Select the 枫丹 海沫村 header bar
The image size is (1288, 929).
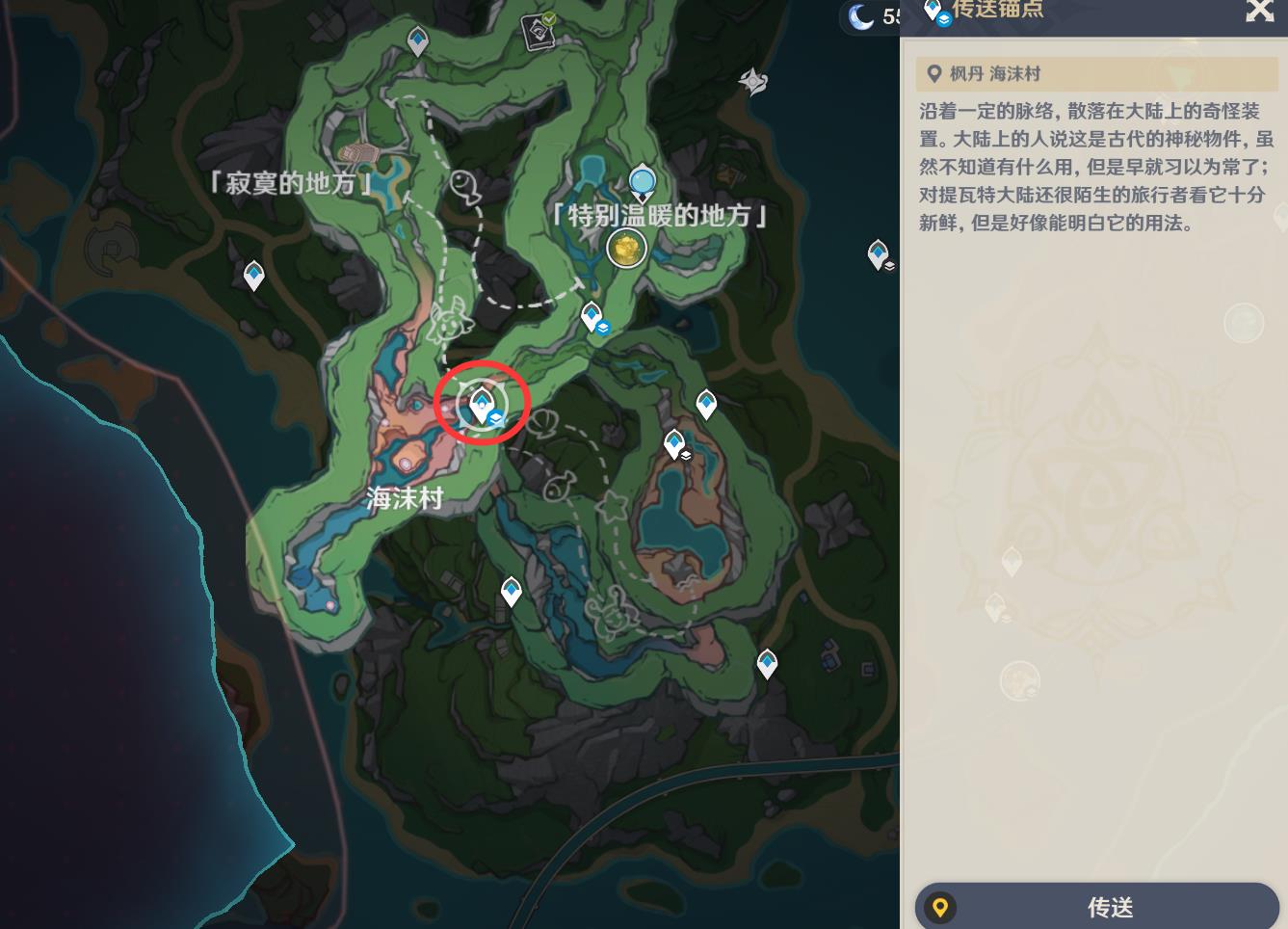click(x=1097, y=73)
